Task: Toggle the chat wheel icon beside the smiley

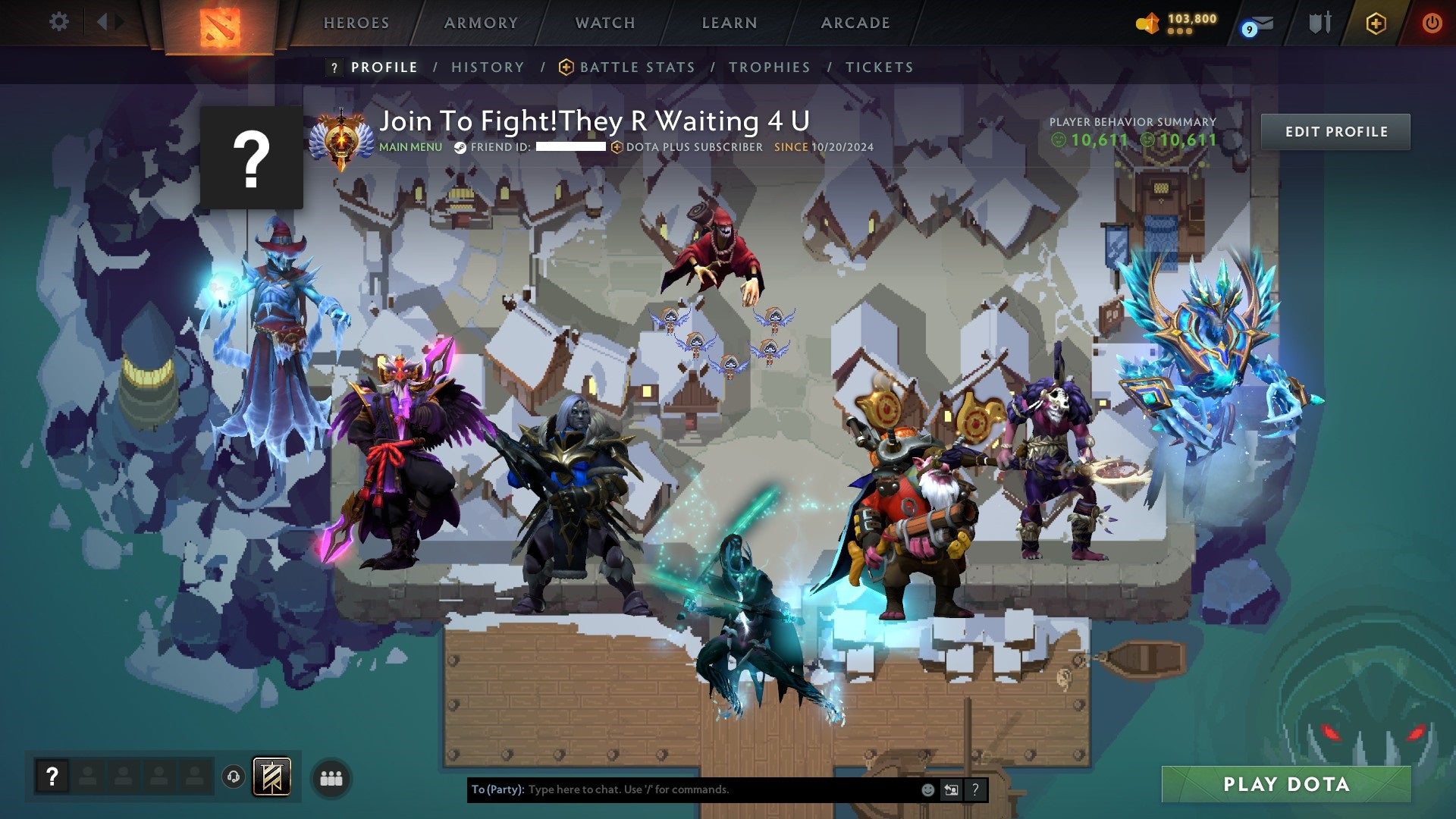Action: [951, 789]
